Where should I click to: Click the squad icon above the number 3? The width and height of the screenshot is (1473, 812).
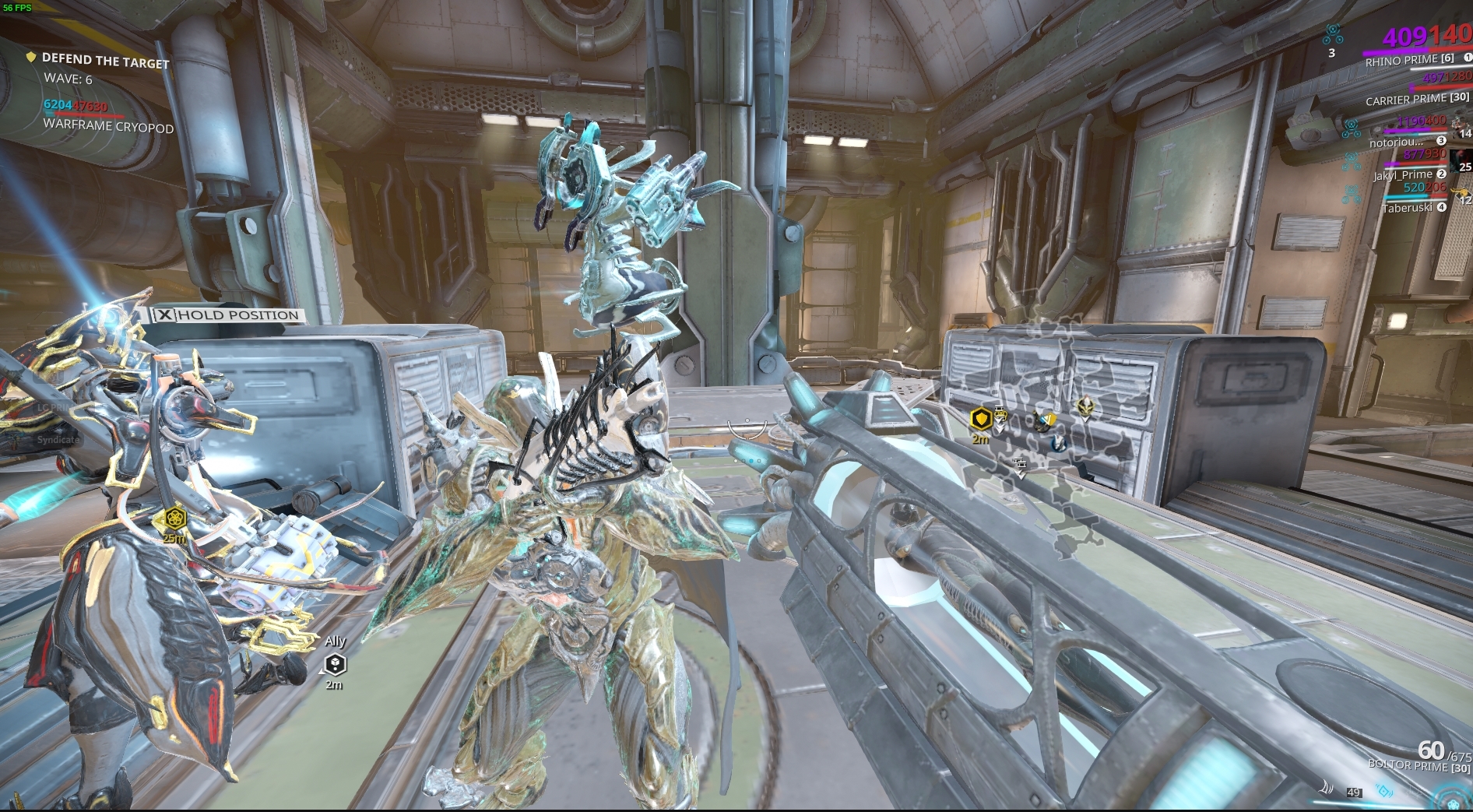tap(1332, 33)
